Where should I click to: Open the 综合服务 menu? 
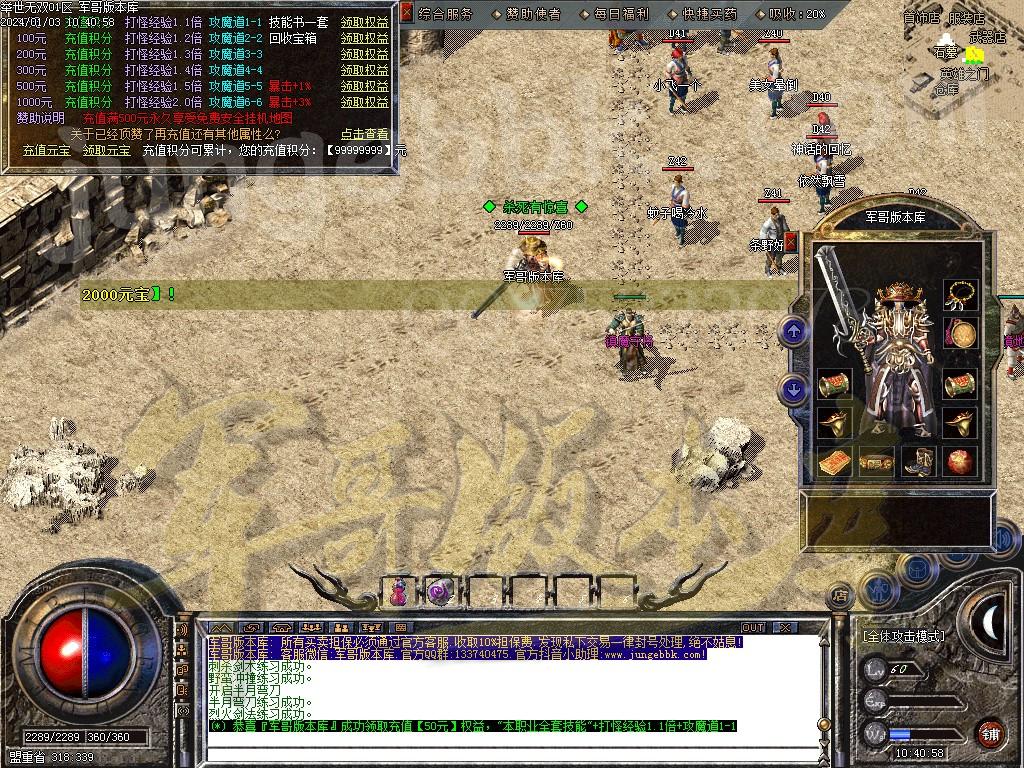point(446,14)
